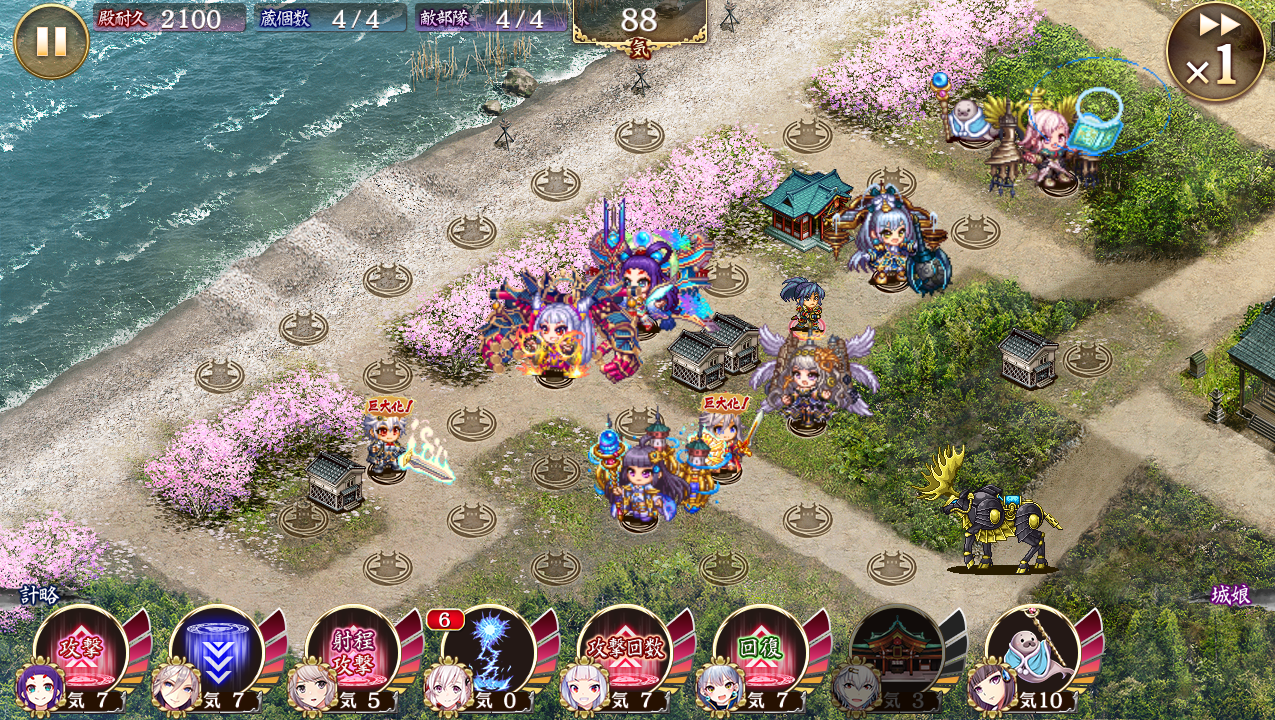Open the 計略 stratagem tab
The height and width of the screenshot is (720, 1275).
pyautogui.click(x=40, y=595)
